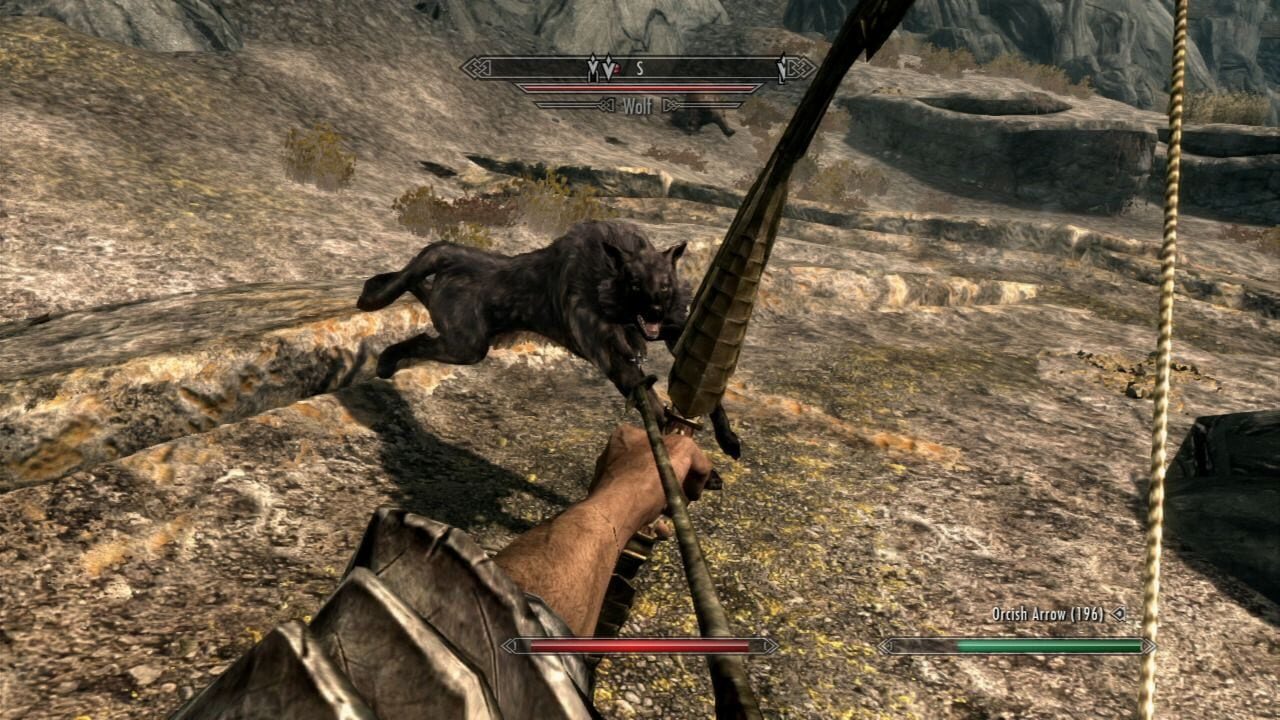This screenshot has height=720, width=1280.
Task: Click the wolf's red health bar
Action: point(638,87)
